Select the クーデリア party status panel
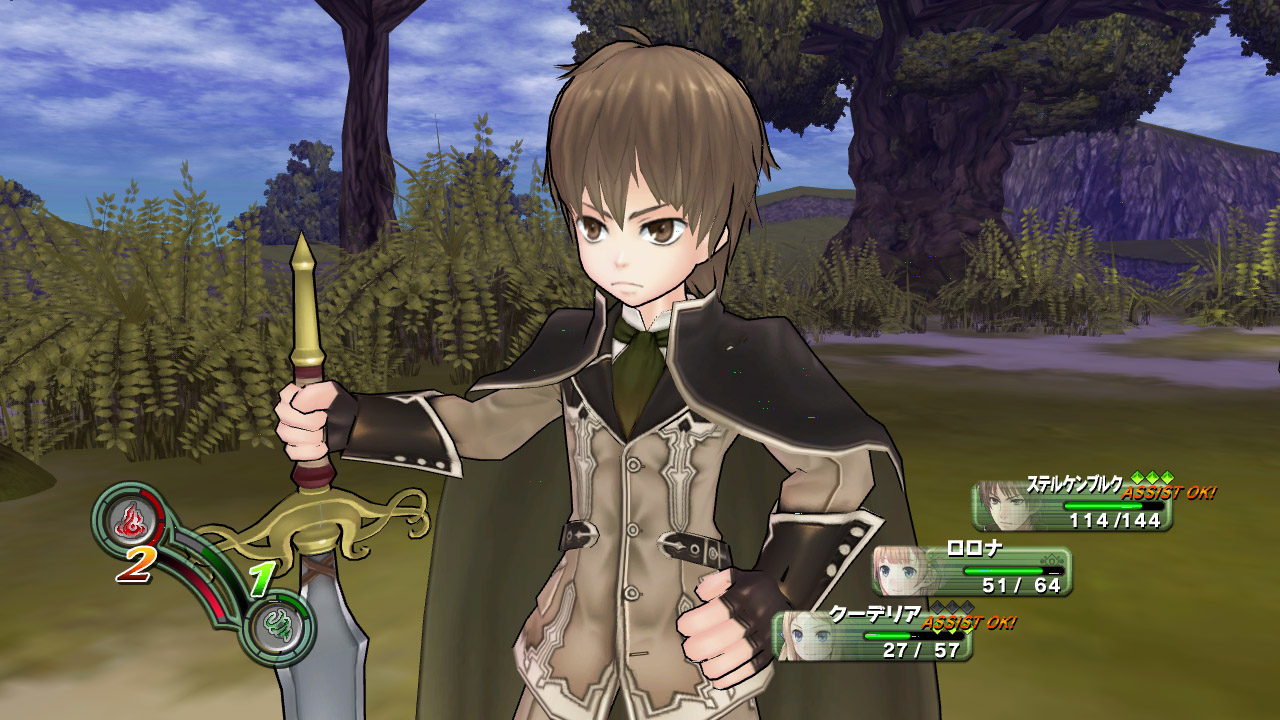The height and width of the screenshot is (720, 1280). (x=872, y=636)
